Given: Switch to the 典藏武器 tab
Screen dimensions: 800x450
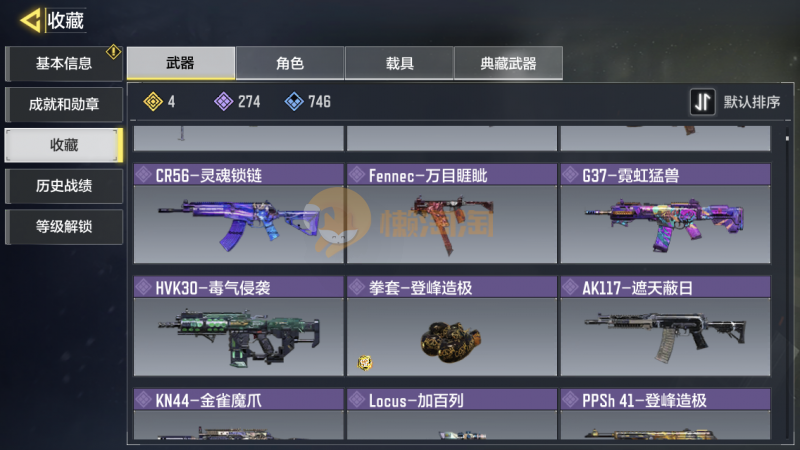Looking at the screenshot, I should [x=508, y=64].
